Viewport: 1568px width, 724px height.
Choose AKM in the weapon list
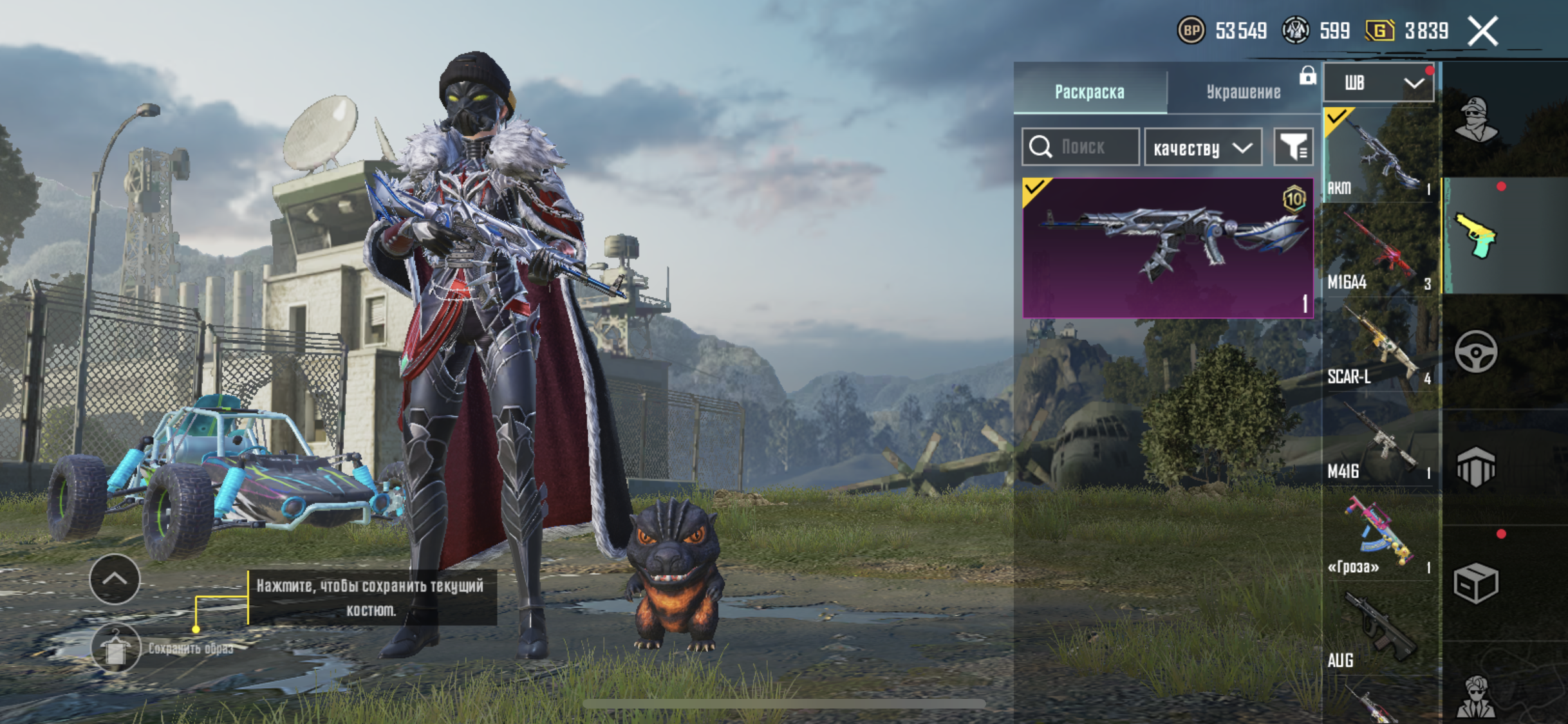click(1379, 155)
